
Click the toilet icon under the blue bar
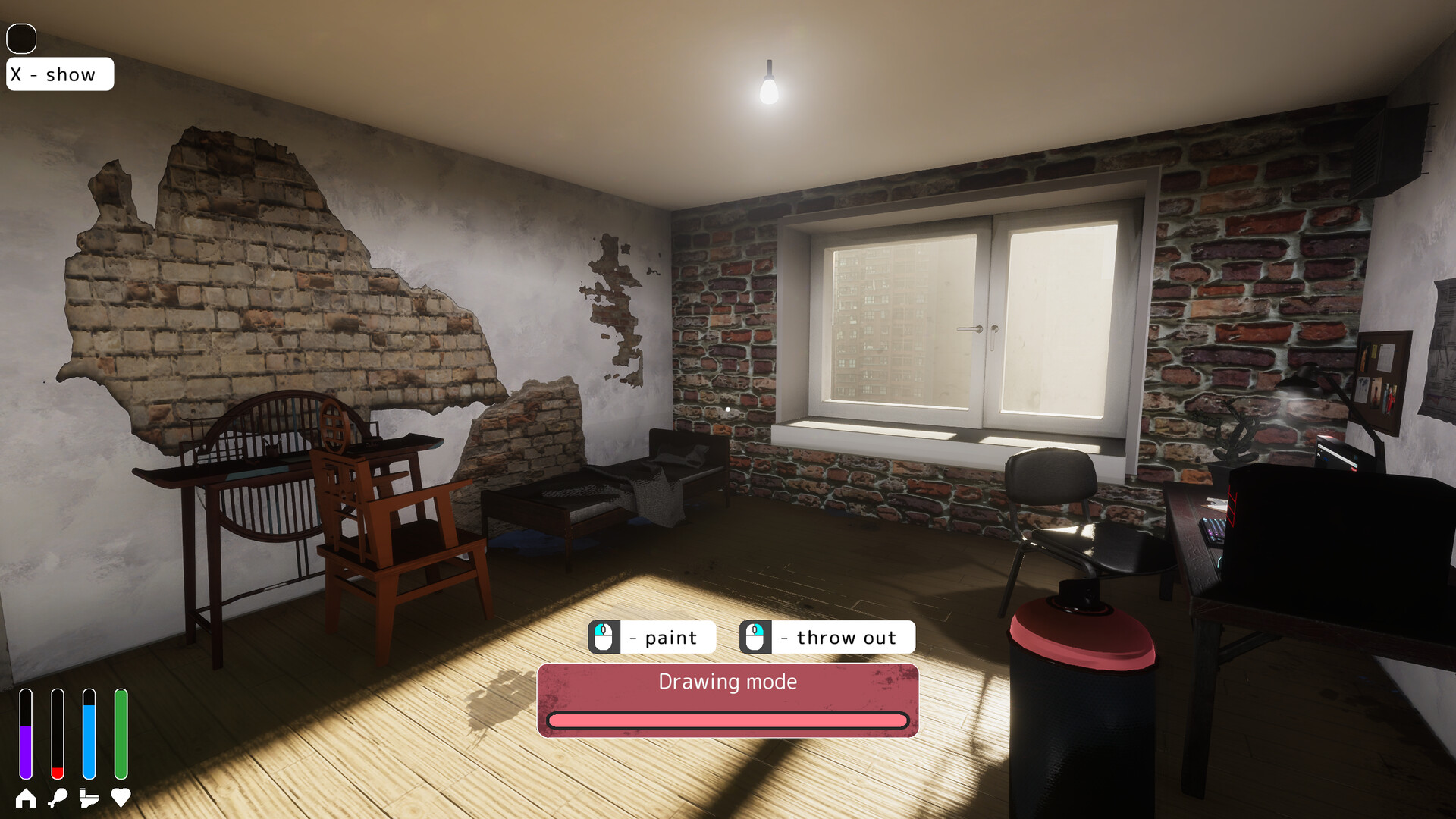coord(89,797)
